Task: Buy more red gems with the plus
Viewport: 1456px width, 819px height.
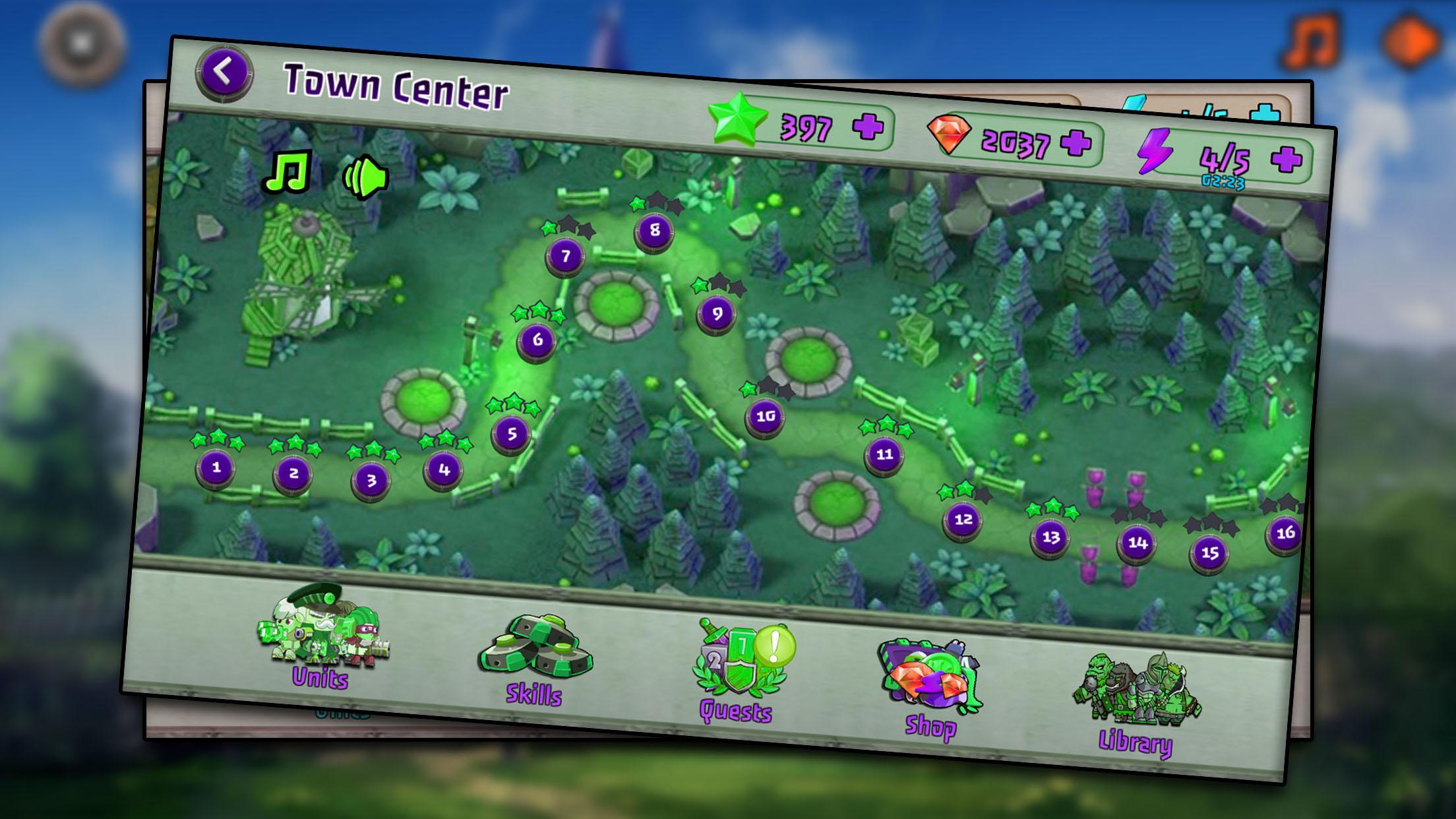Action: click(1076, 142)
